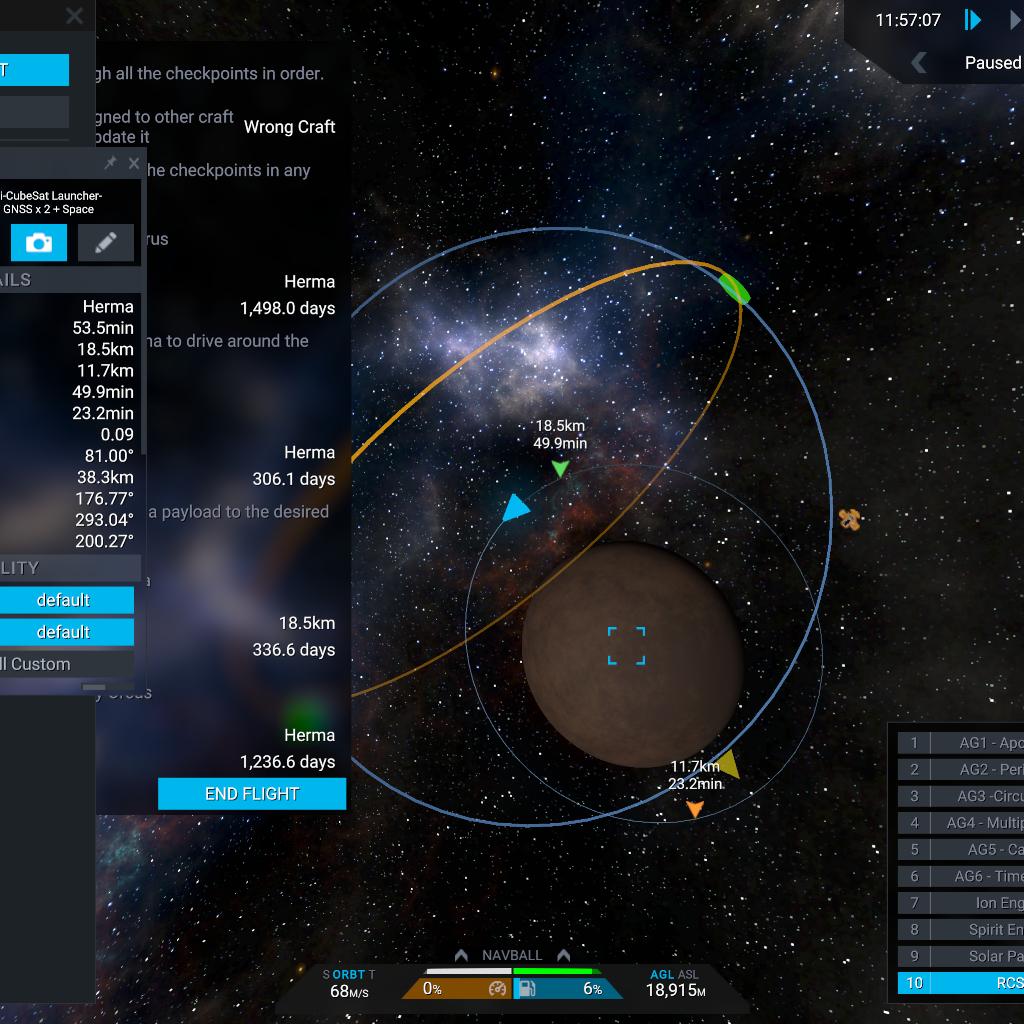Screen dimensions: 1024x1024
Task: Click the END FLIGHT button
Action: tap(252, 794)
